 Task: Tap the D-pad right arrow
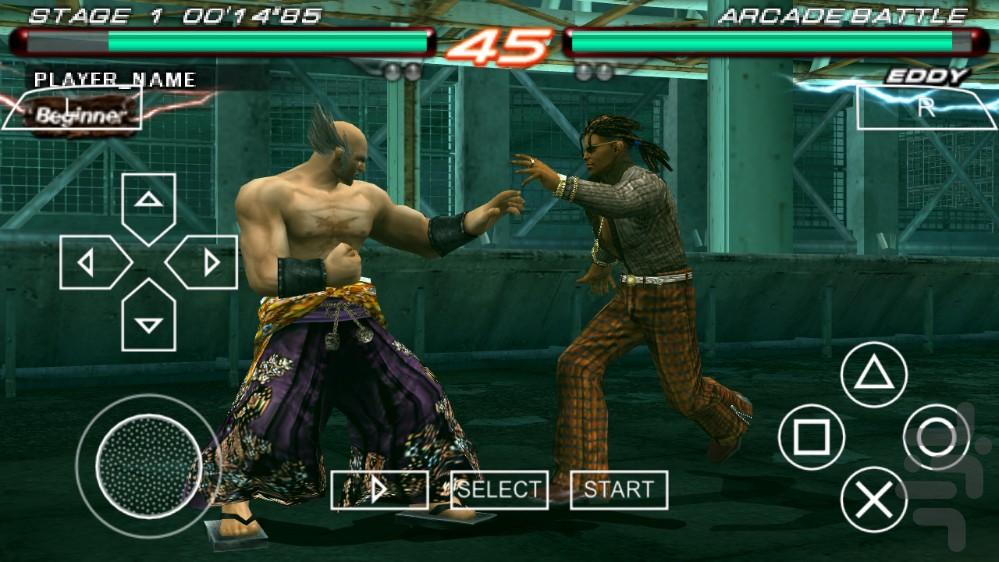(x=204, y=263)
